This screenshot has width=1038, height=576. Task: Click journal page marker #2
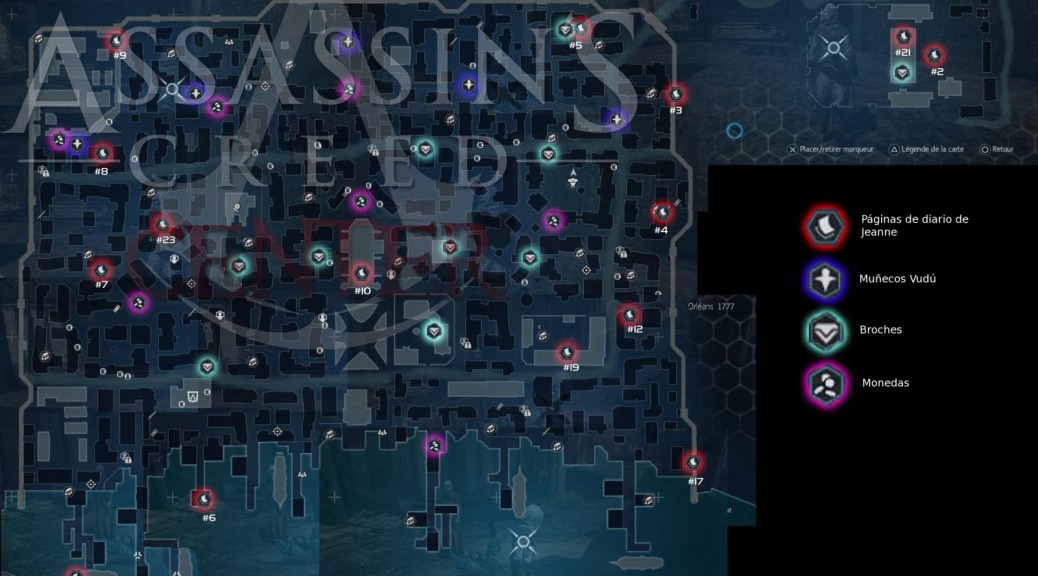coord(935,55)
